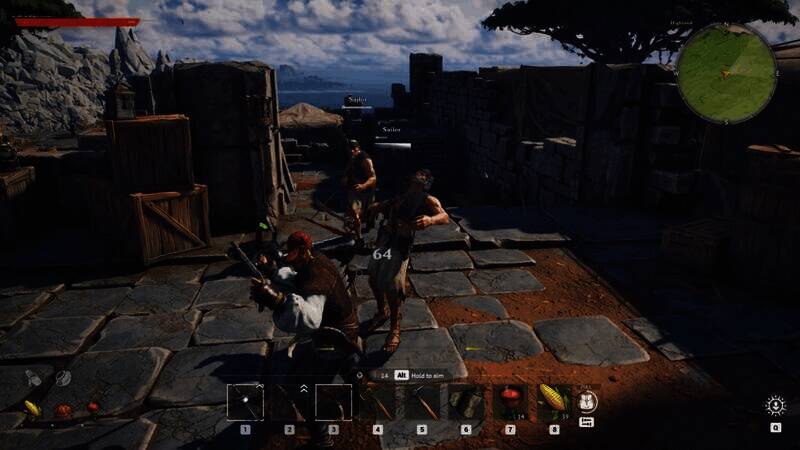Click the yellow corn food status icon

pos(32,408)
